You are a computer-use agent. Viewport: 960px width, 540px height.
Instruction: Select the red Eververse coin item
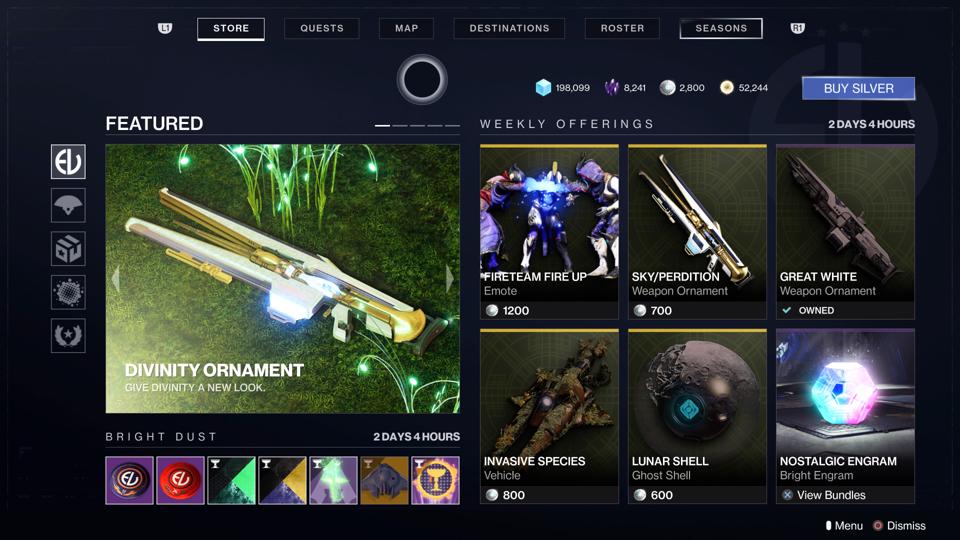[x=181, y=481]
